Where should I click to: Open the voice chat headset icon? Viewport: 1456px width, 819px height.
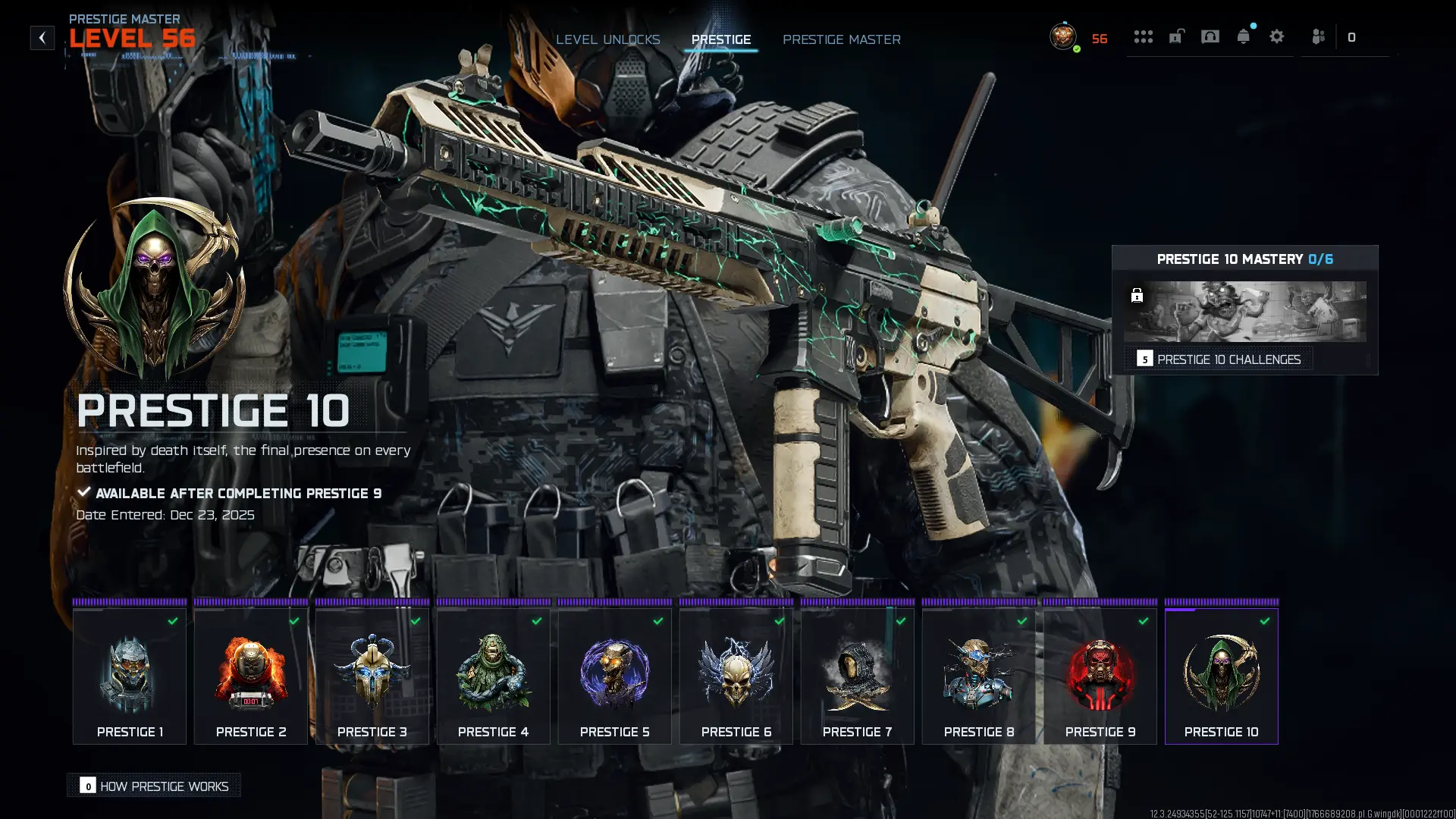[x=1211, y=36]
